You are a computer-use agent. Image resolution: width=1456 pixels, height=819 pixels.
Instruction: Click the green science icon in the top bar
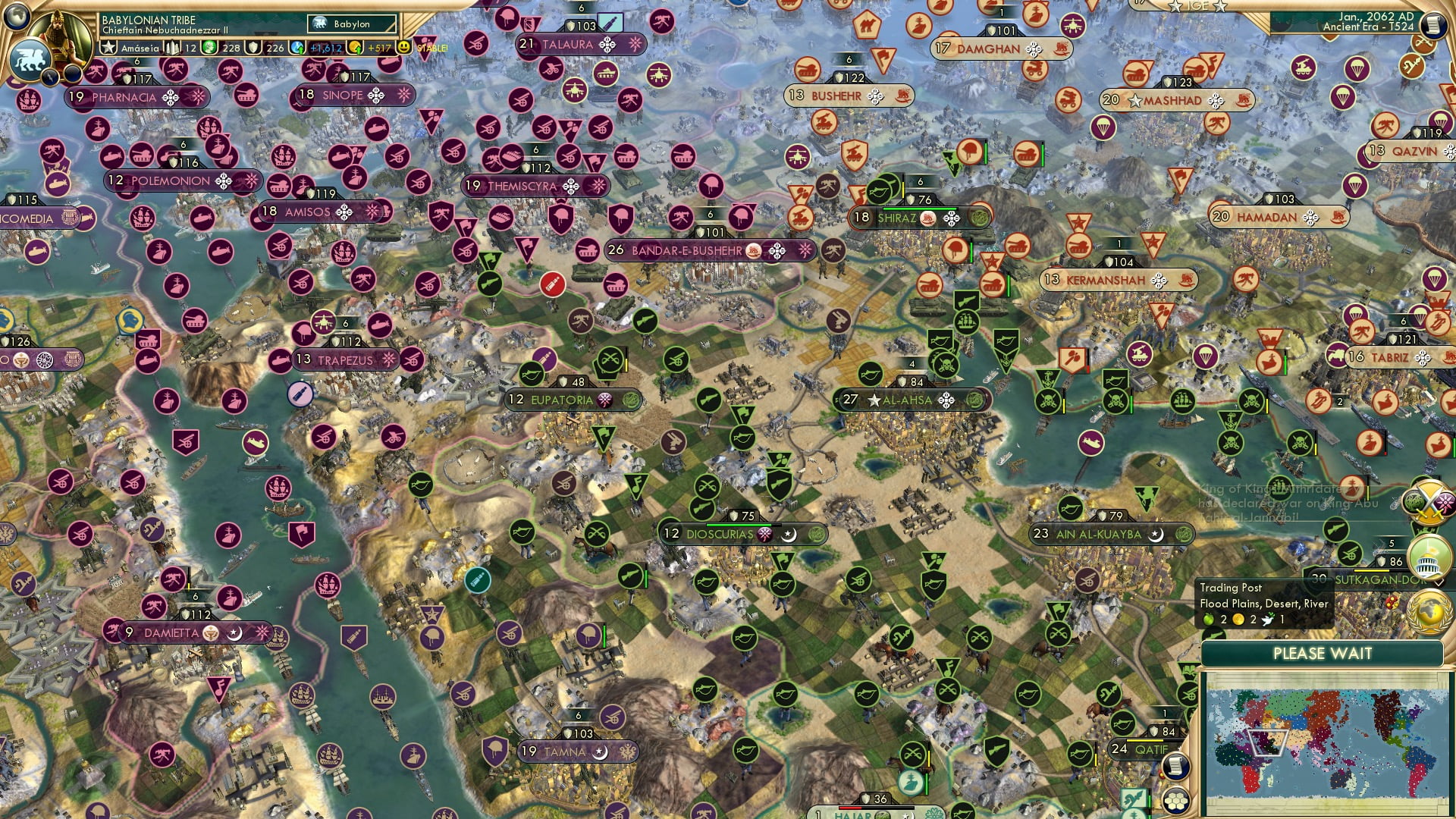click(209, 47)
